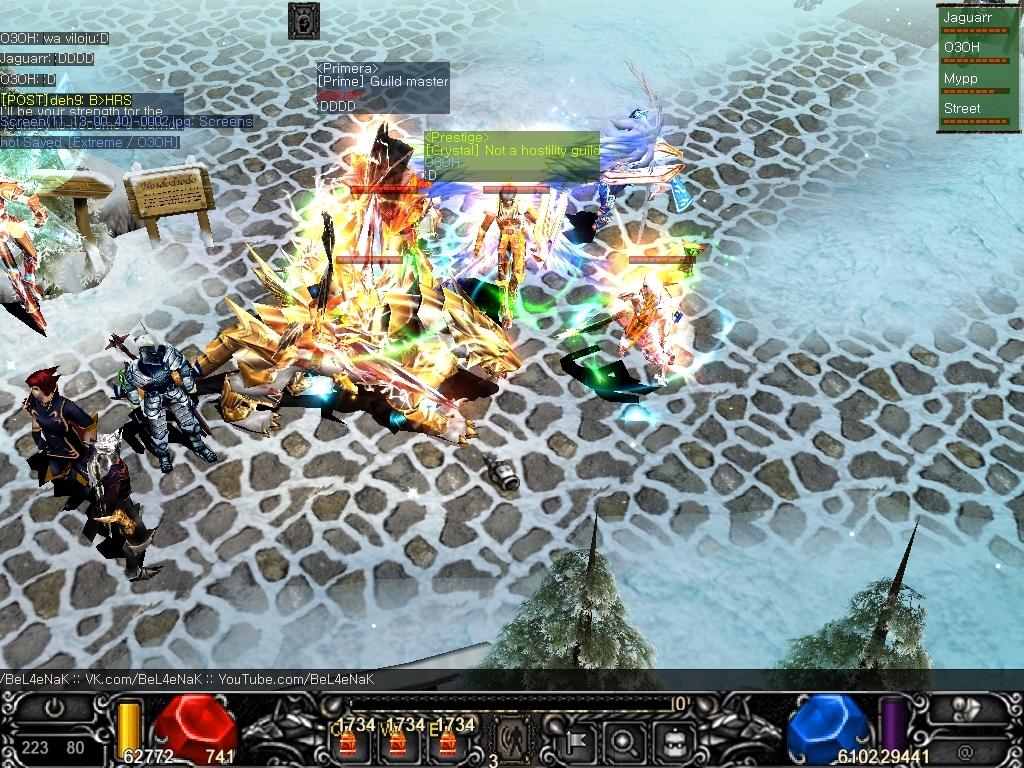This screenshot has width=1024, height=768.
Task: Select the active skill slot icon
Action: 513,741
